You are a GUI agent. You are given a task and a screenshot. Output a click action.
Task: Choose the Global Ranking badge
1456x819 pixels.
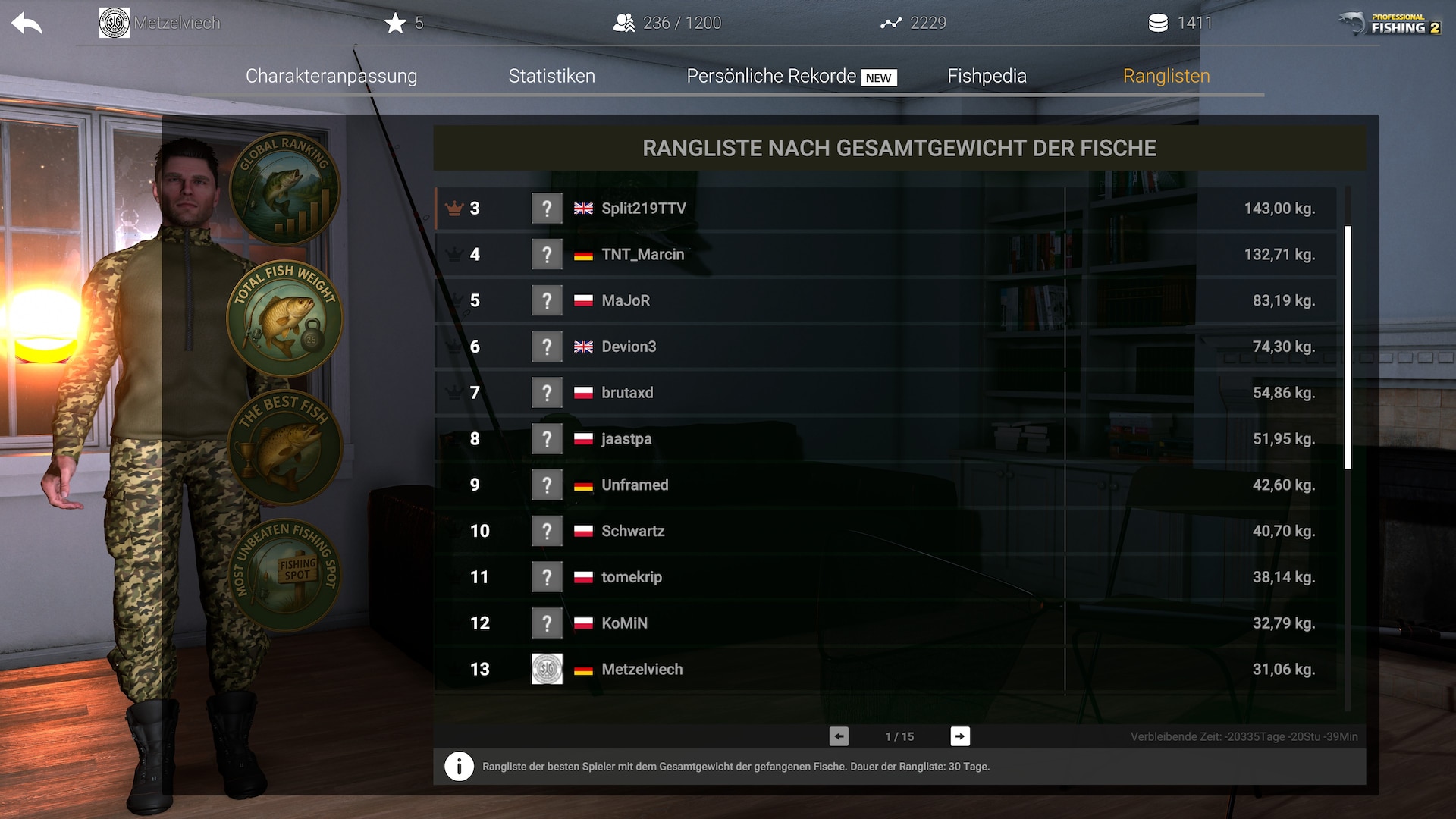(x=285, y=188)
